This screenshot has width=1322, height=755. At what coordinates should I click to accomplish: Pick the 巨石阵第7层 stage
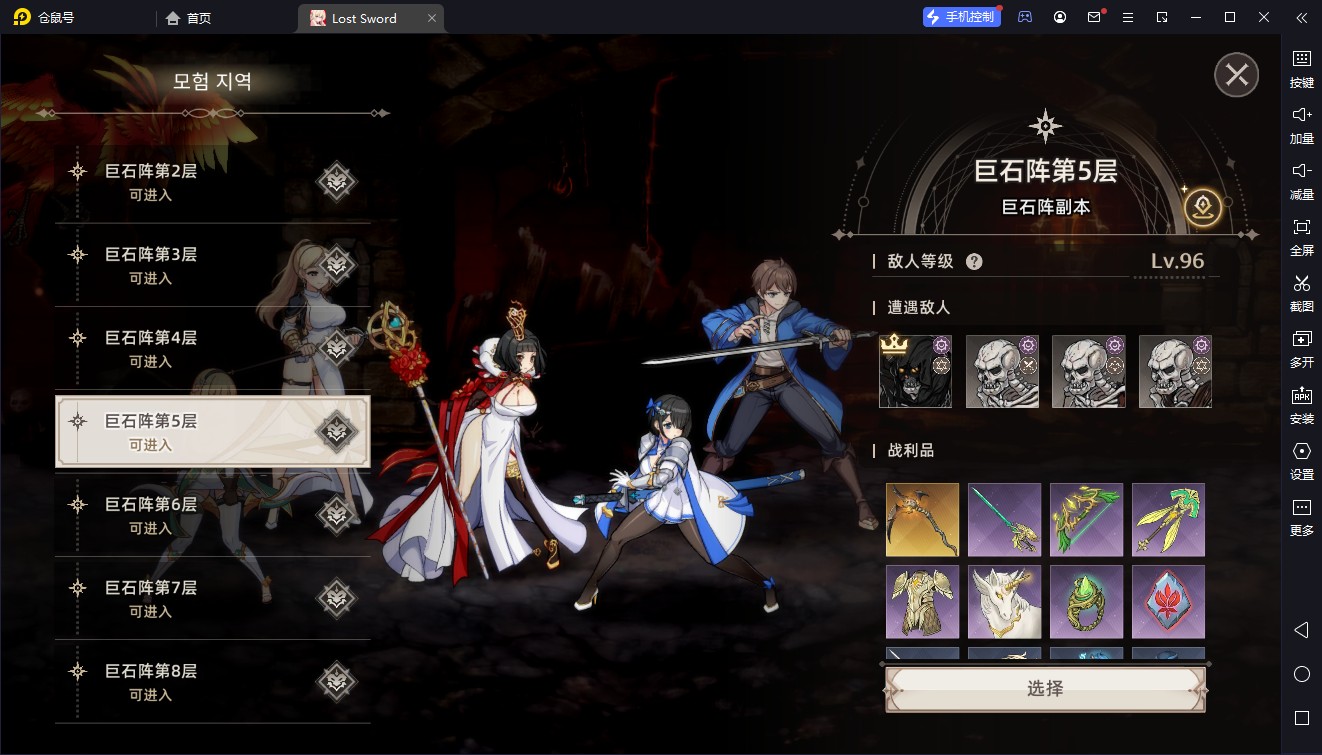tap(212, 598)
